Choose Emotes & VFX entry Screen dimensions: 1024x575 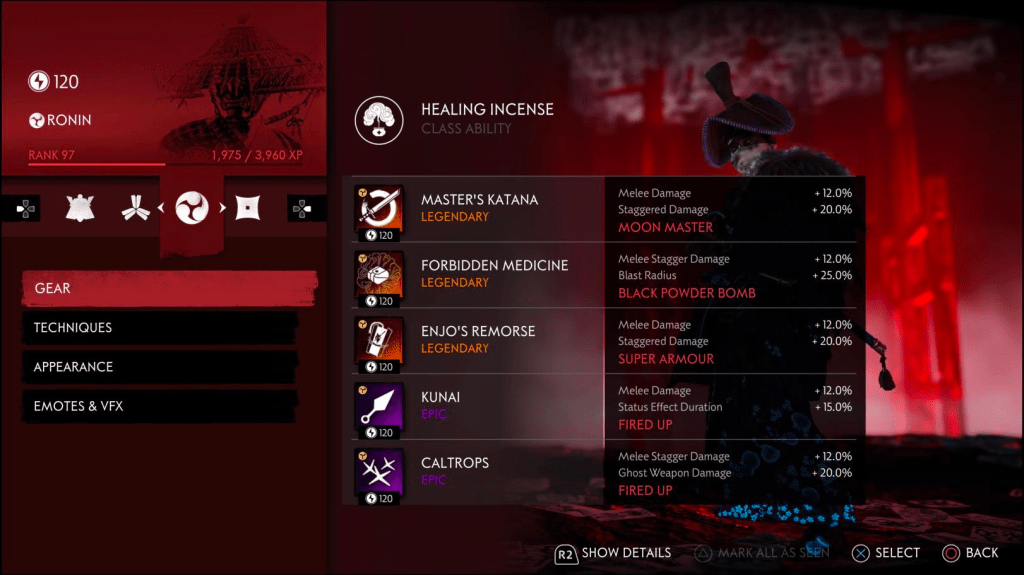160,406
